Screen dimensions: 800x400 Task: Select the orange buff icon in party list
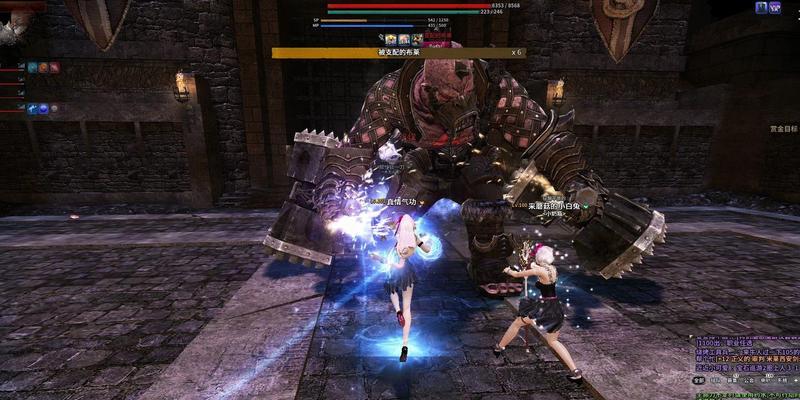click(43, 67)
